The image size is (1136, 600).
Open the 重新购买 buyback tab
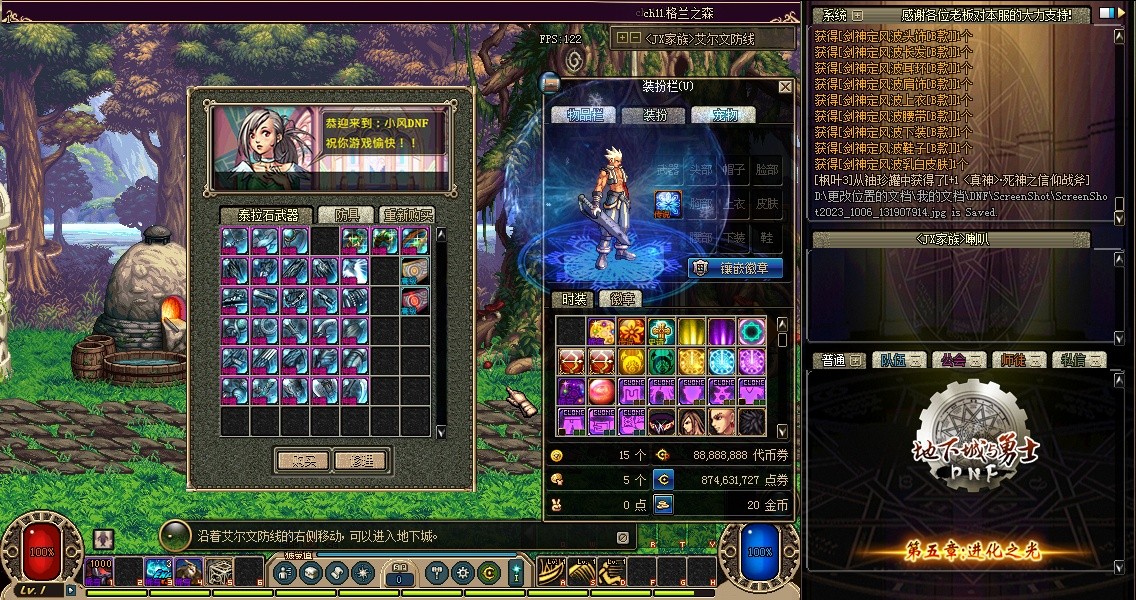point(407,215)
